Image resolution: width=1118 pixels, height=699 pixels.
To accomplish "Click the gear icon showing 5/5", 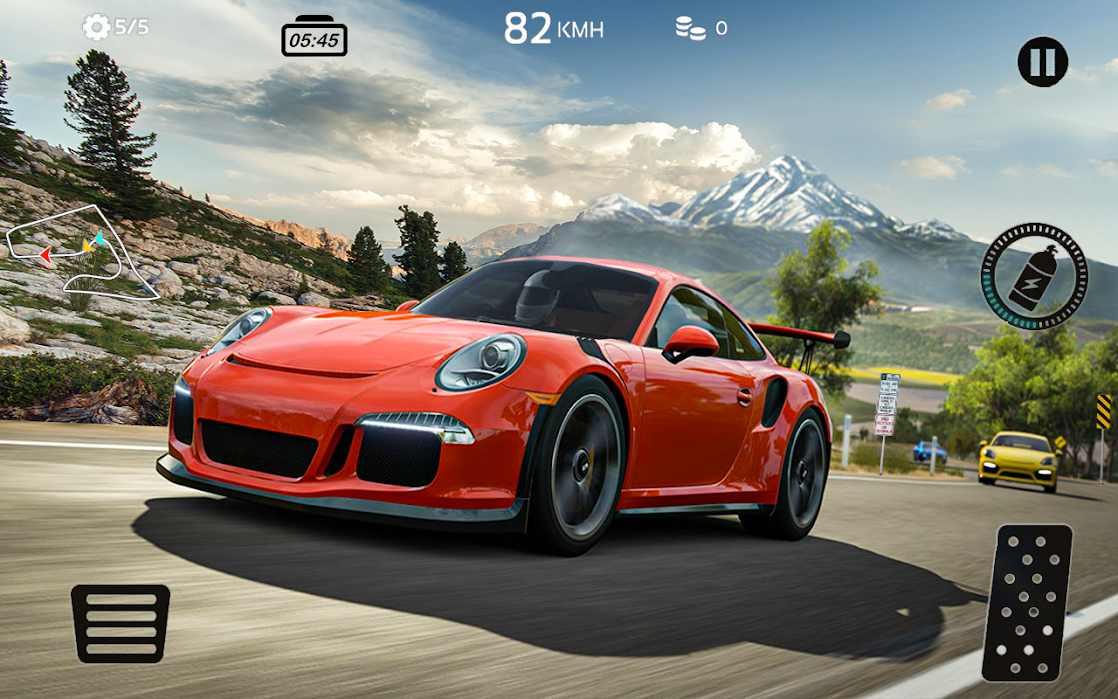I will pyautogui.click(x=97, y=27).
